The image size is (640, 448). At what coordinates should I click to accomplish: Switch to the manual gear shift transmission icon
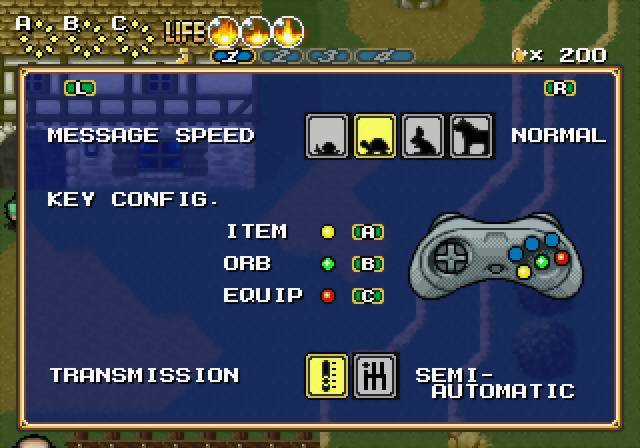(375, 375)
